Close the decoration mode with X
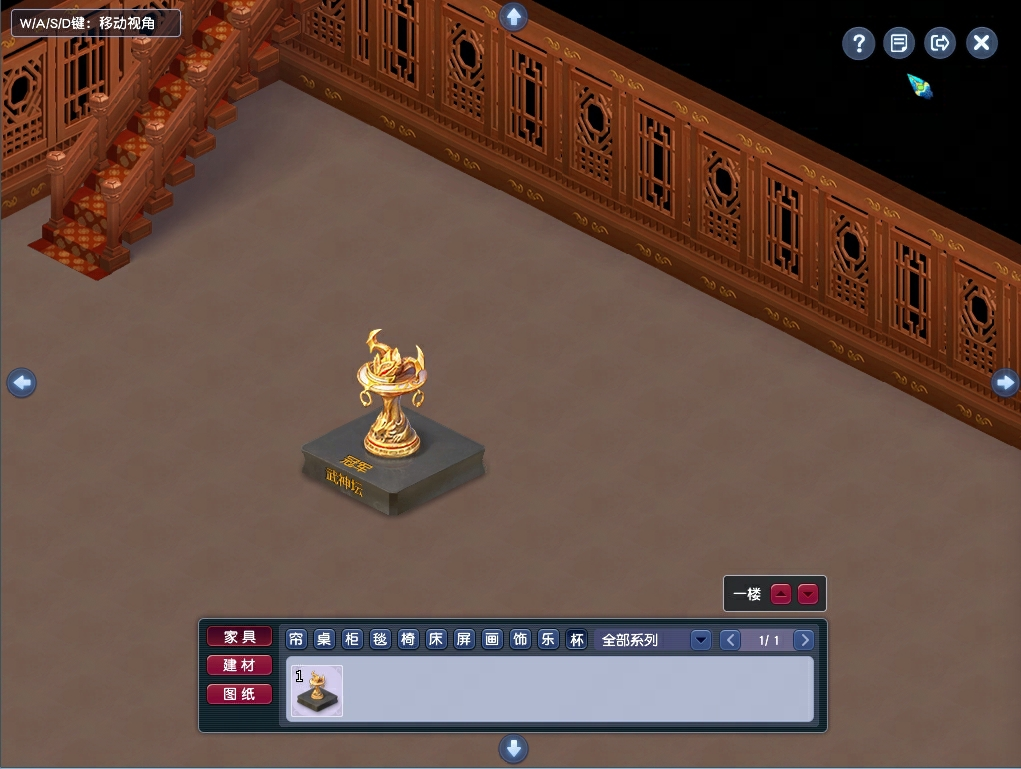The image size is (1021, 769). (x=982, y=43)
